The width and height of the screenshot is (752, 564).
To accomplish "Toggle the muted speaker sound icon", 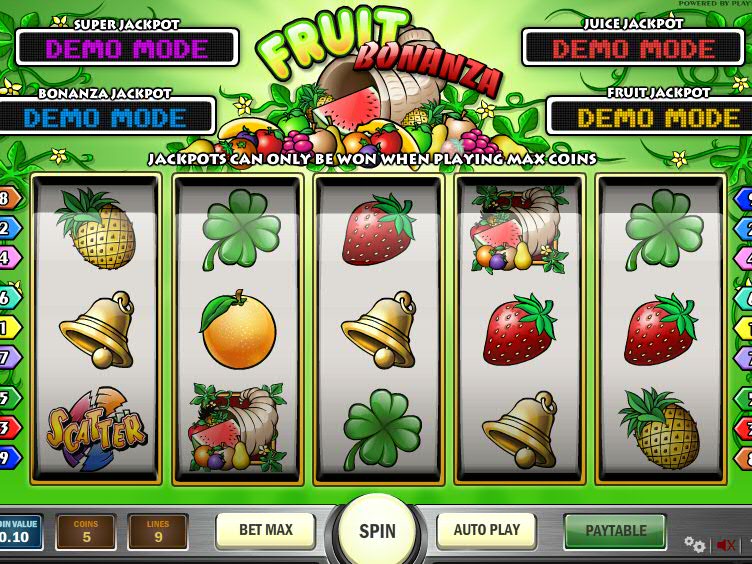I will tap(726, 545).
